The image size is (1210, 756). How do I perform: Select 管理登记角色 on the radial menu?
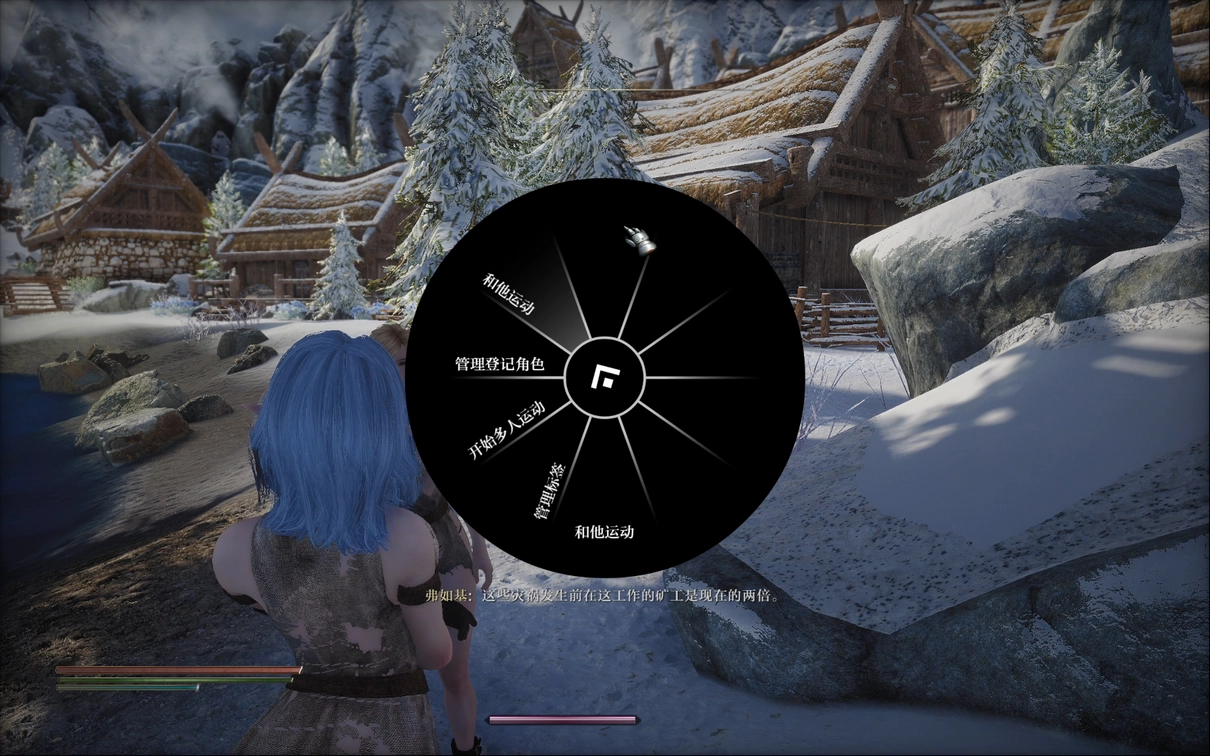click(x=499, y=364)
